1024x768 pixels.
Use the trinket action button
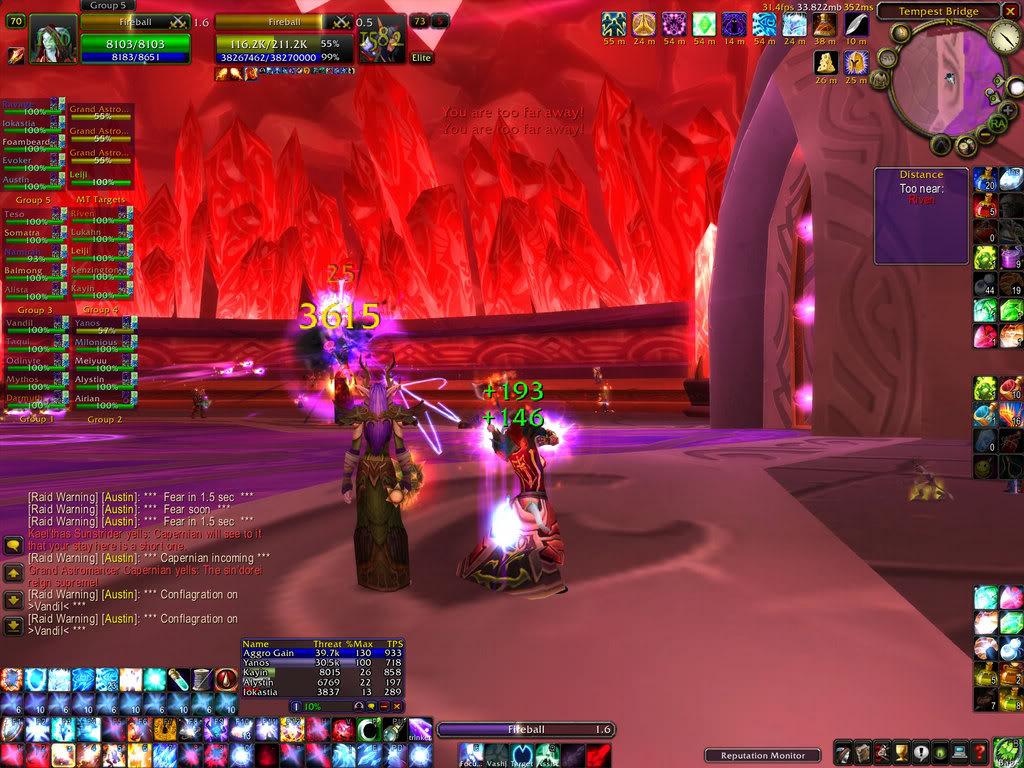[420, 728]
